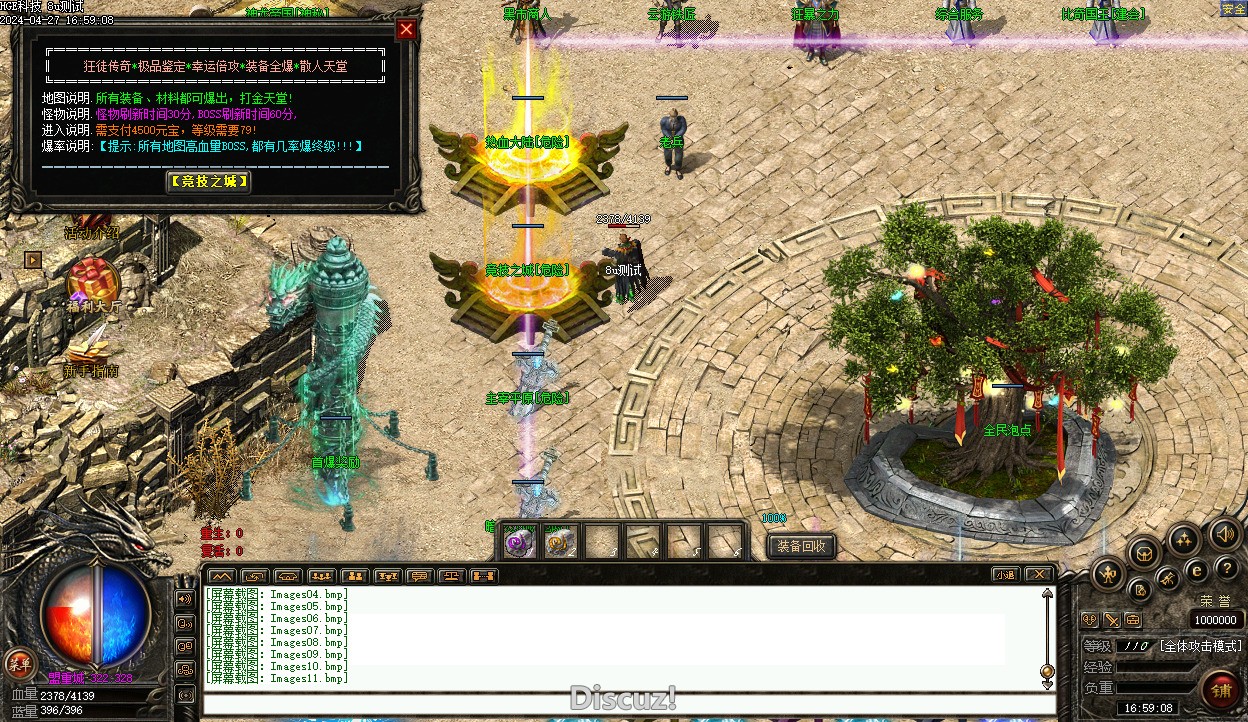The width and height of the screenshot is (1248, 722).
Task: Use the purple scroll in hotbar slot 1
Action: (519, 543)
